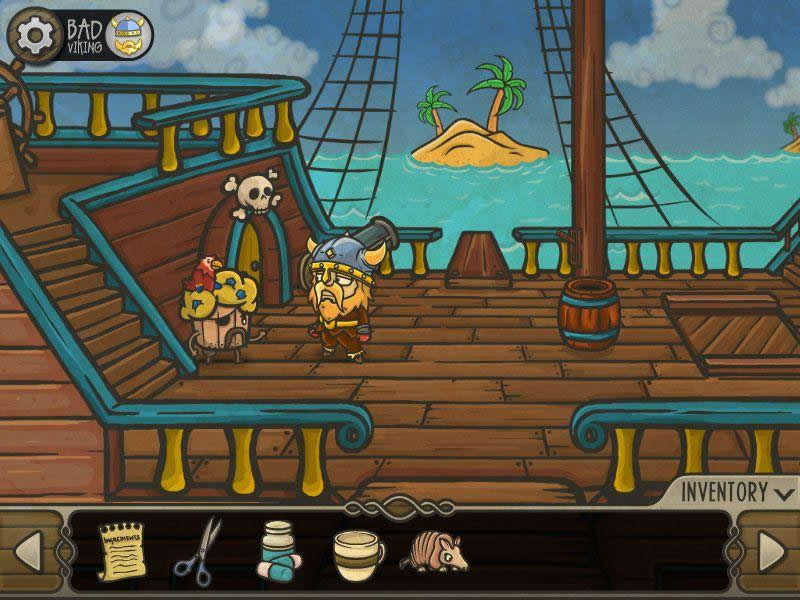Show next inventory items with right arrow
Viewport: 800px width, 600px height.
[771, 551]
